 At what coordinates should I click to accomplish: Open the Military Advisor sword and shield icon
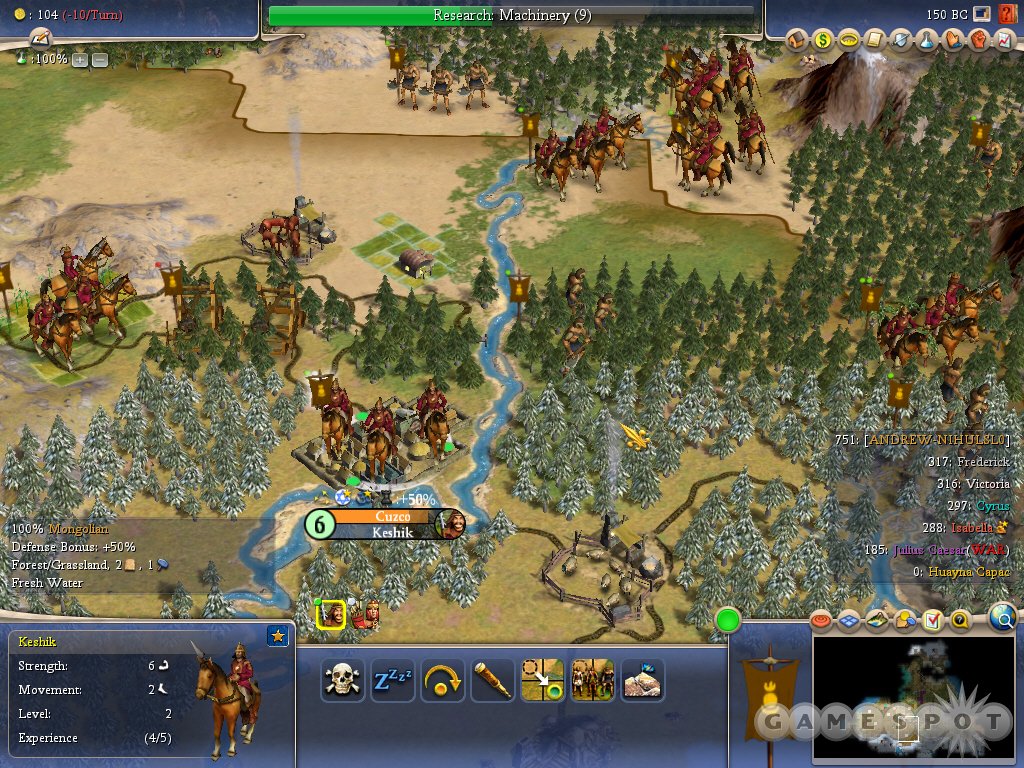click(902, 41)
